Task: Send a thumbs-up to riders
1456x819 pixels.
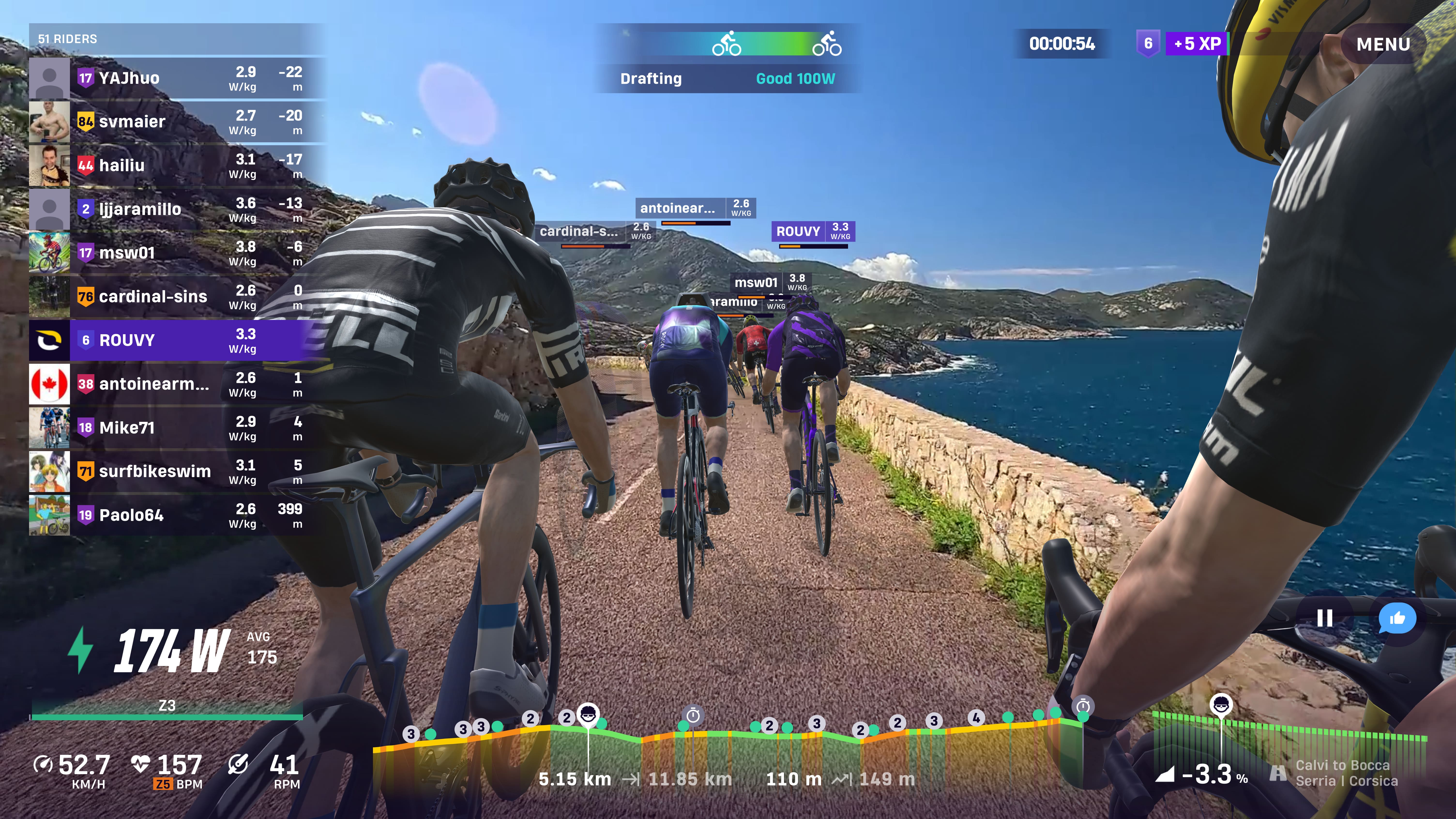Action: coord(1397,618)
